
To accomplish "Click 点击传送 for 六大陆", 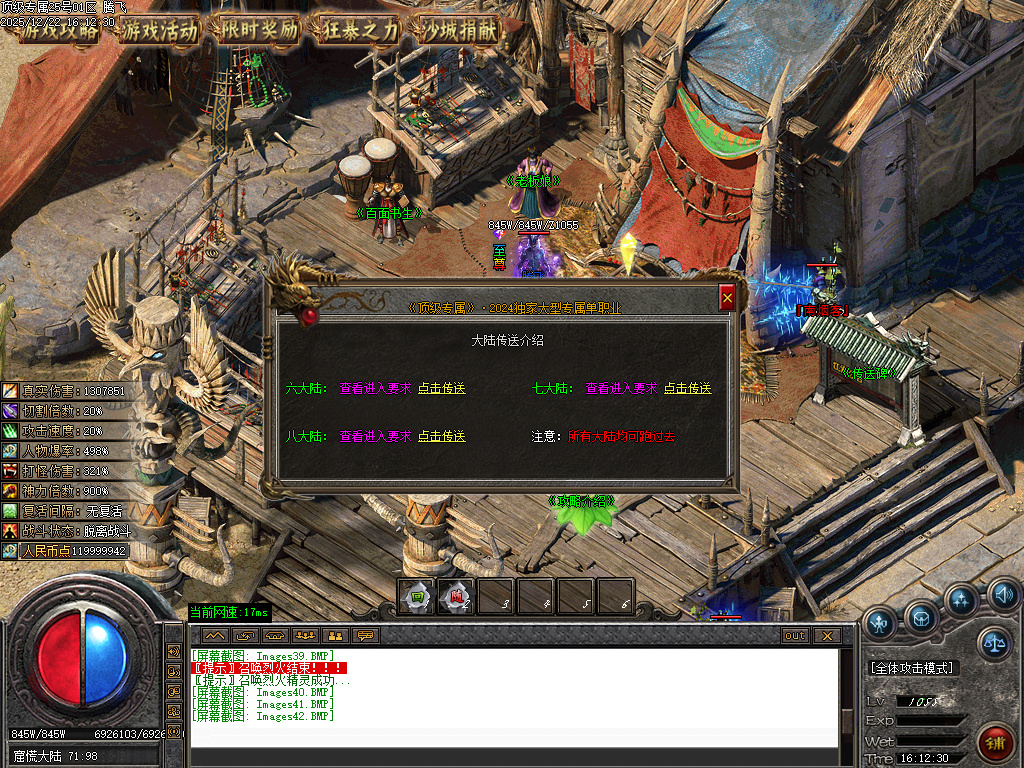I will (x=442, y=388).
